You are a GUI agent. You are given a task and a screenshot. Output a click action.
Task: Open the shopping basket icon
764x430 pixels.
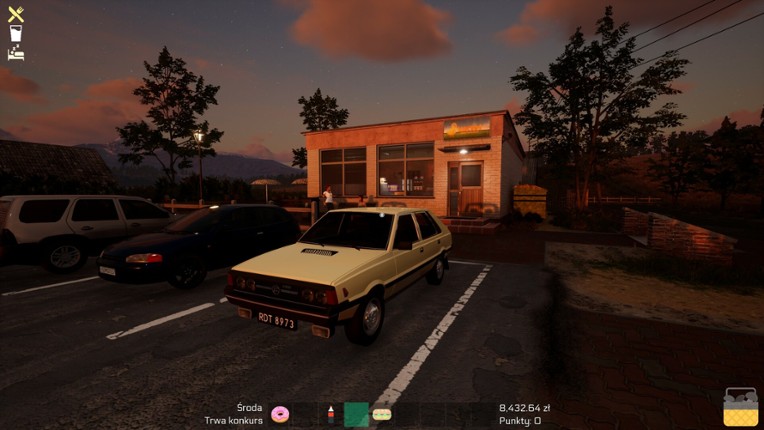(741, 408)
